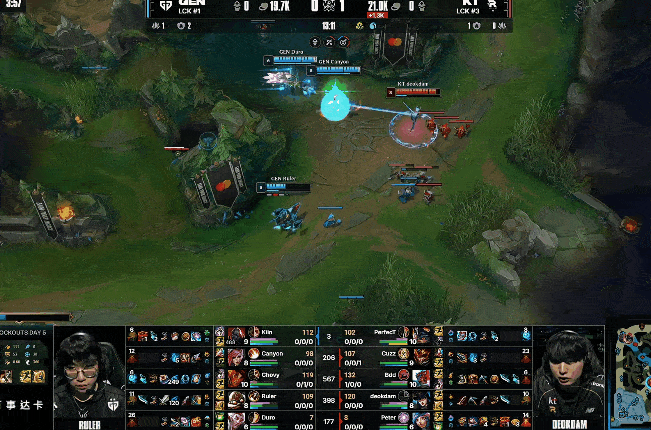Viewport: 651px width, 430px height.
Task: Select Canyon's champion portrait on the scoreboard
Action: tap(237, 354)
